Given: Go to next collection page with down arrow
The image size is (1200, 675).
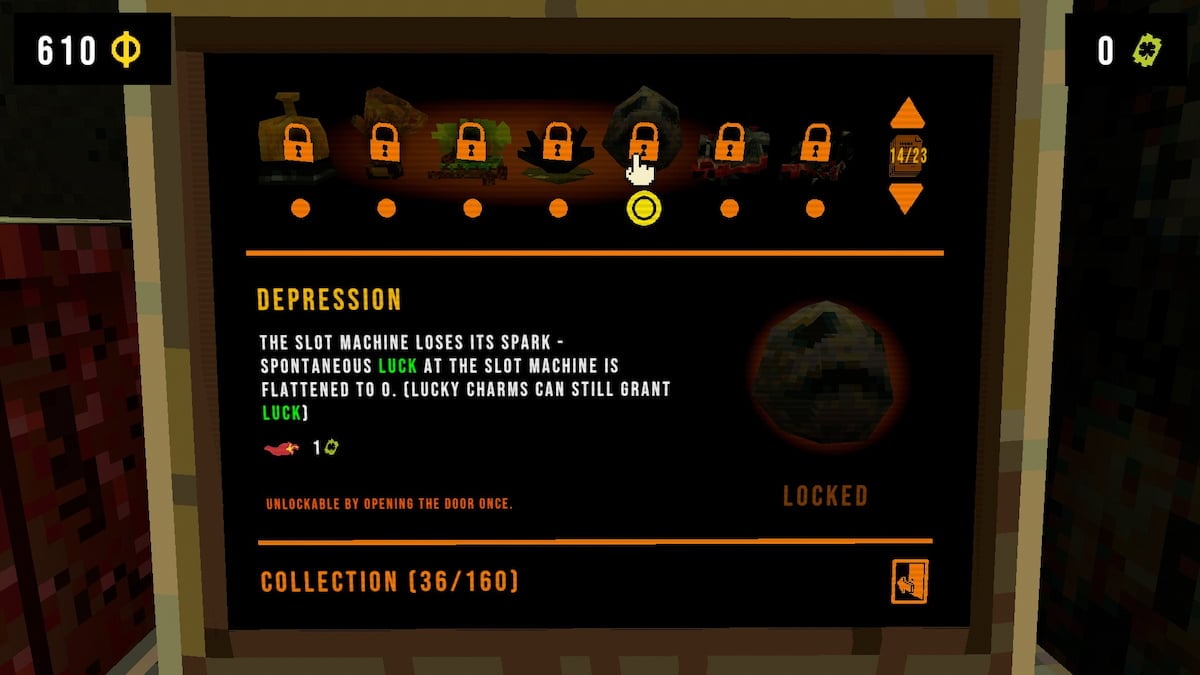Looking at the screenshot, I should click(907, 198).
